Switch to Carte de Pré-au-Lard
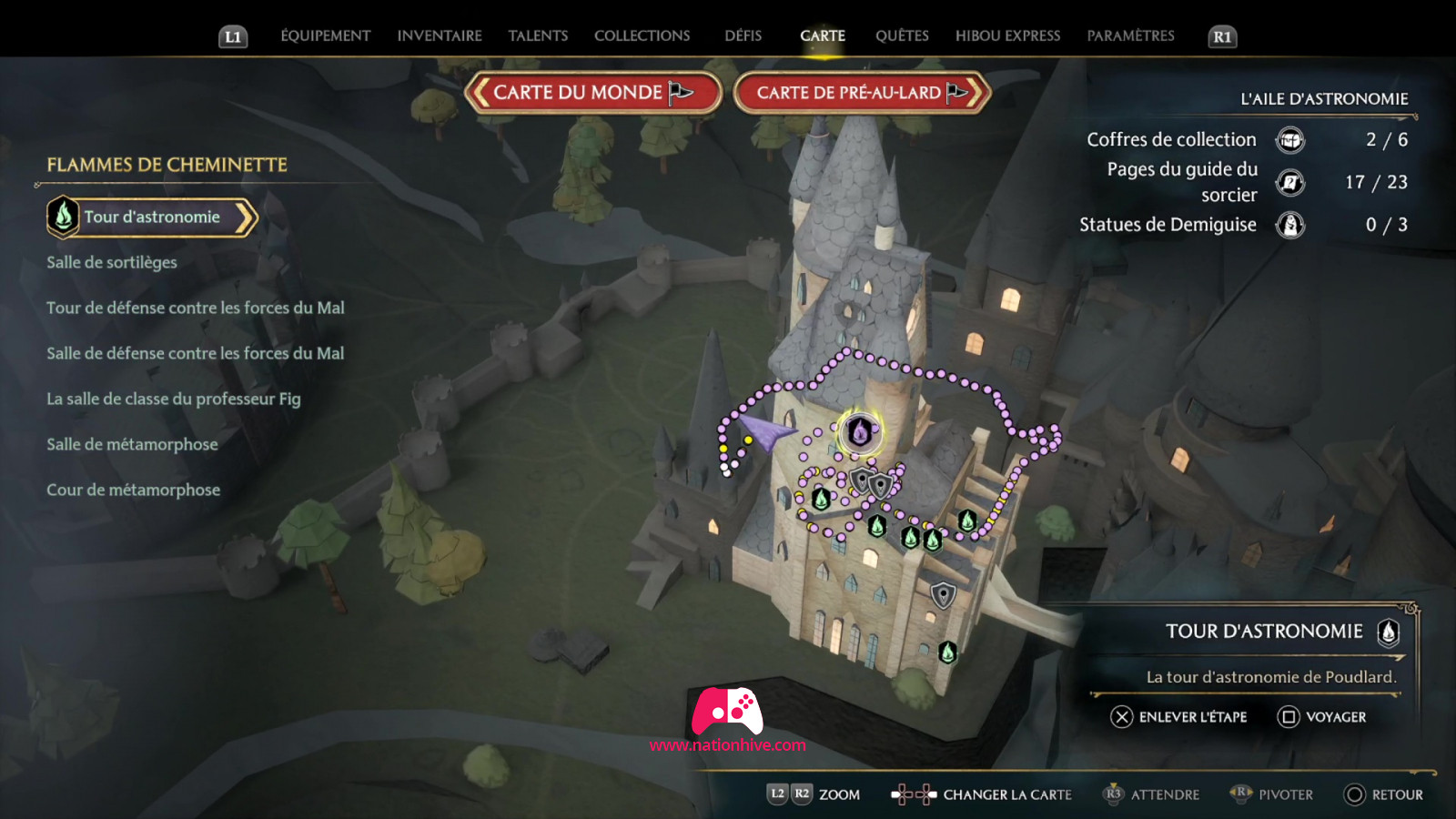 pyautogui.click(x=861, y=93)
